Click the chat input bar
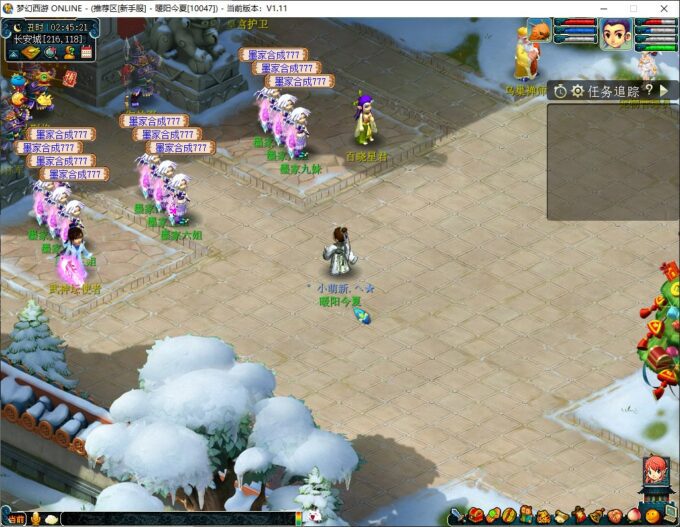 (180, 518)
